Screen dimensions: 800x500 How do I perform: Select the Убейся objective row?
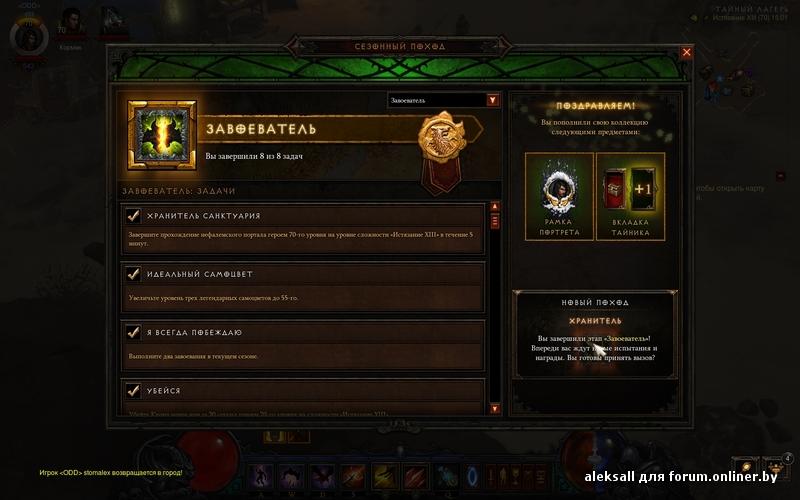pos(302,394)
